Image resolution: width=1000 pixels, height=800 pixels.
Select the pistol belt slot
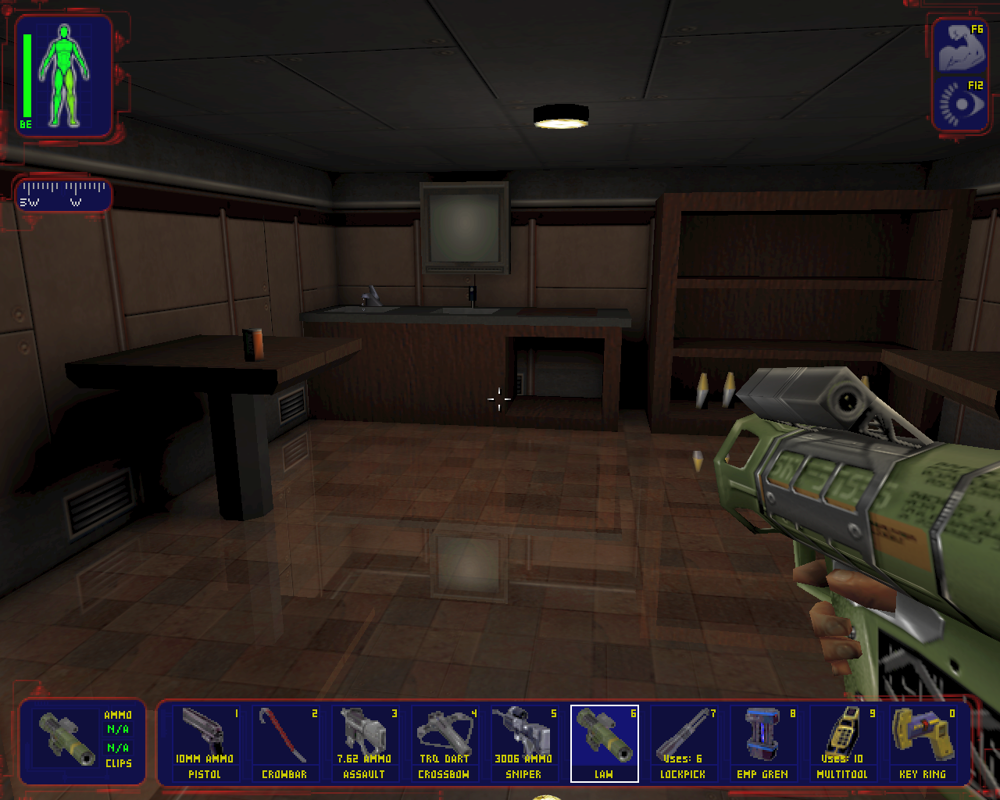(206, 743)
